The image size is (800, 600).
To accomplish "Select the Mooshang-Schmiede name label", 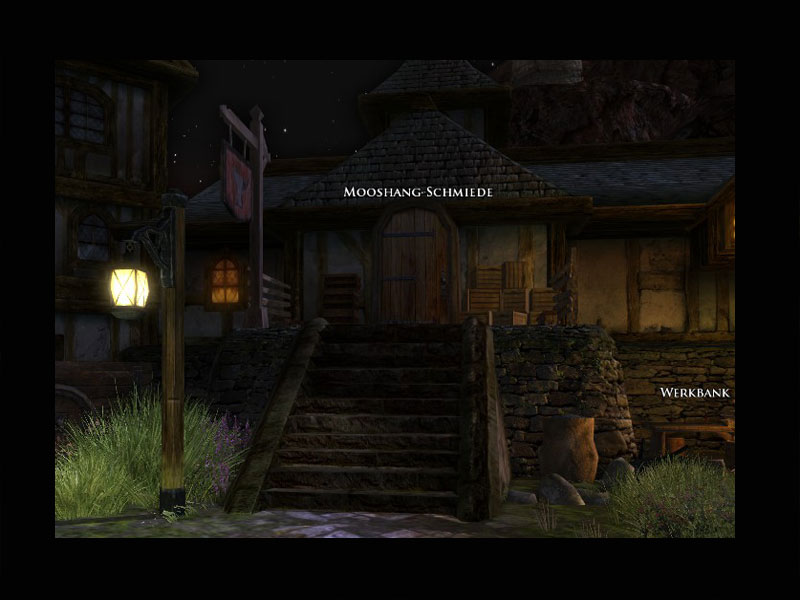I will click(418, 191).
